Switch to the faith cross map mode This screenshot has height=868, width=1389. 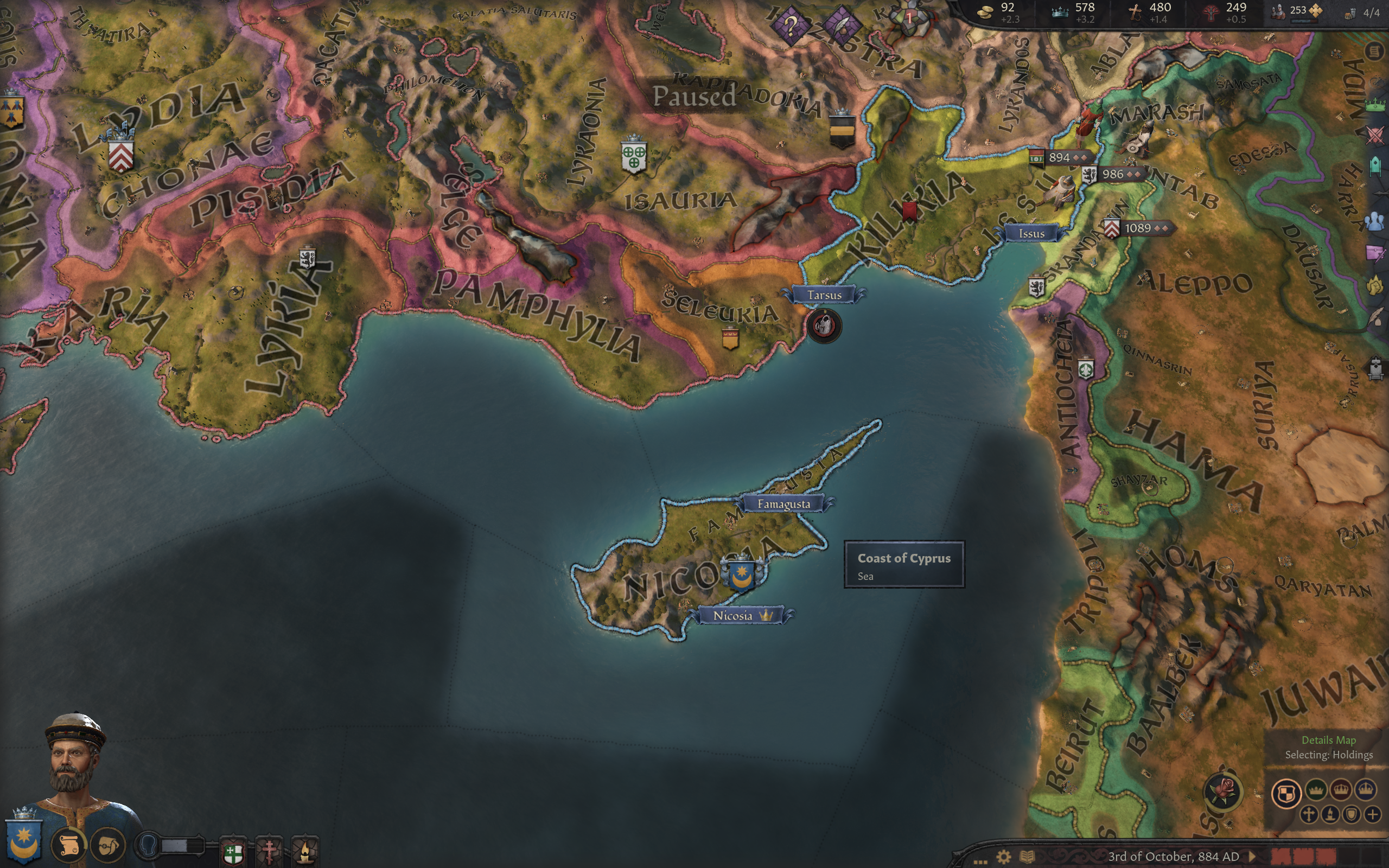1308,815
